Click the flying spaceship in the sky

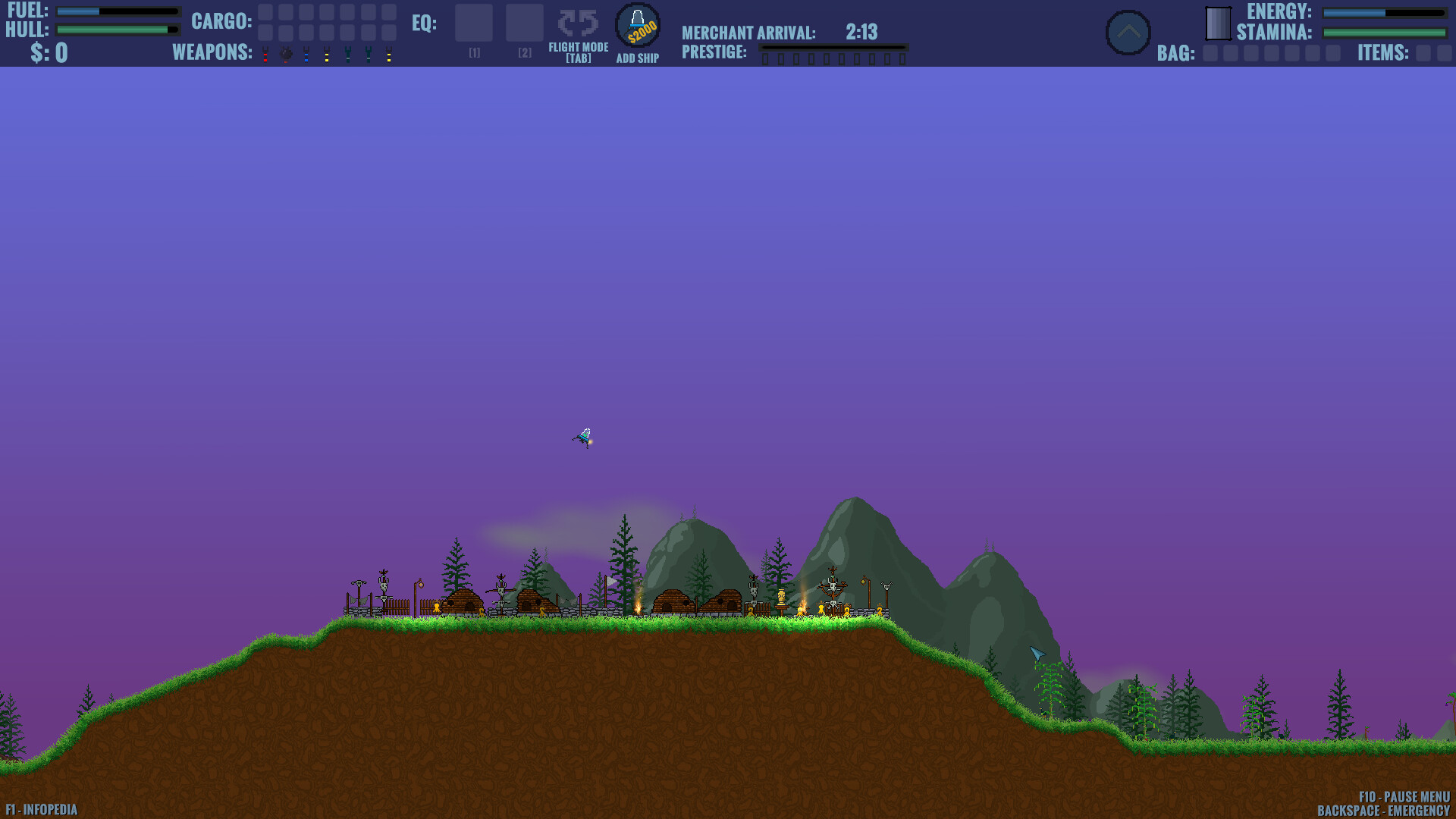click(x=583, y=438)
